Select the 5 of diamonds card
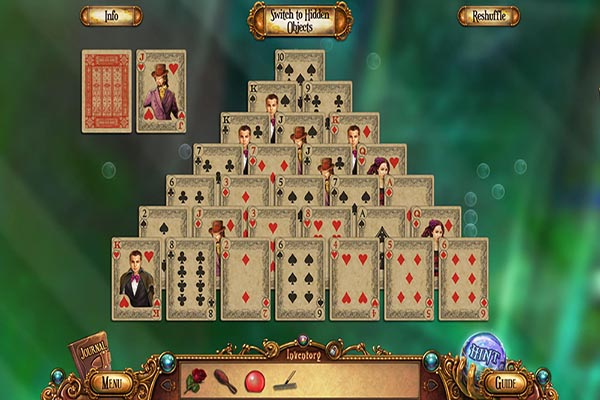The image size is (600, 400). [x=409, y=279]
